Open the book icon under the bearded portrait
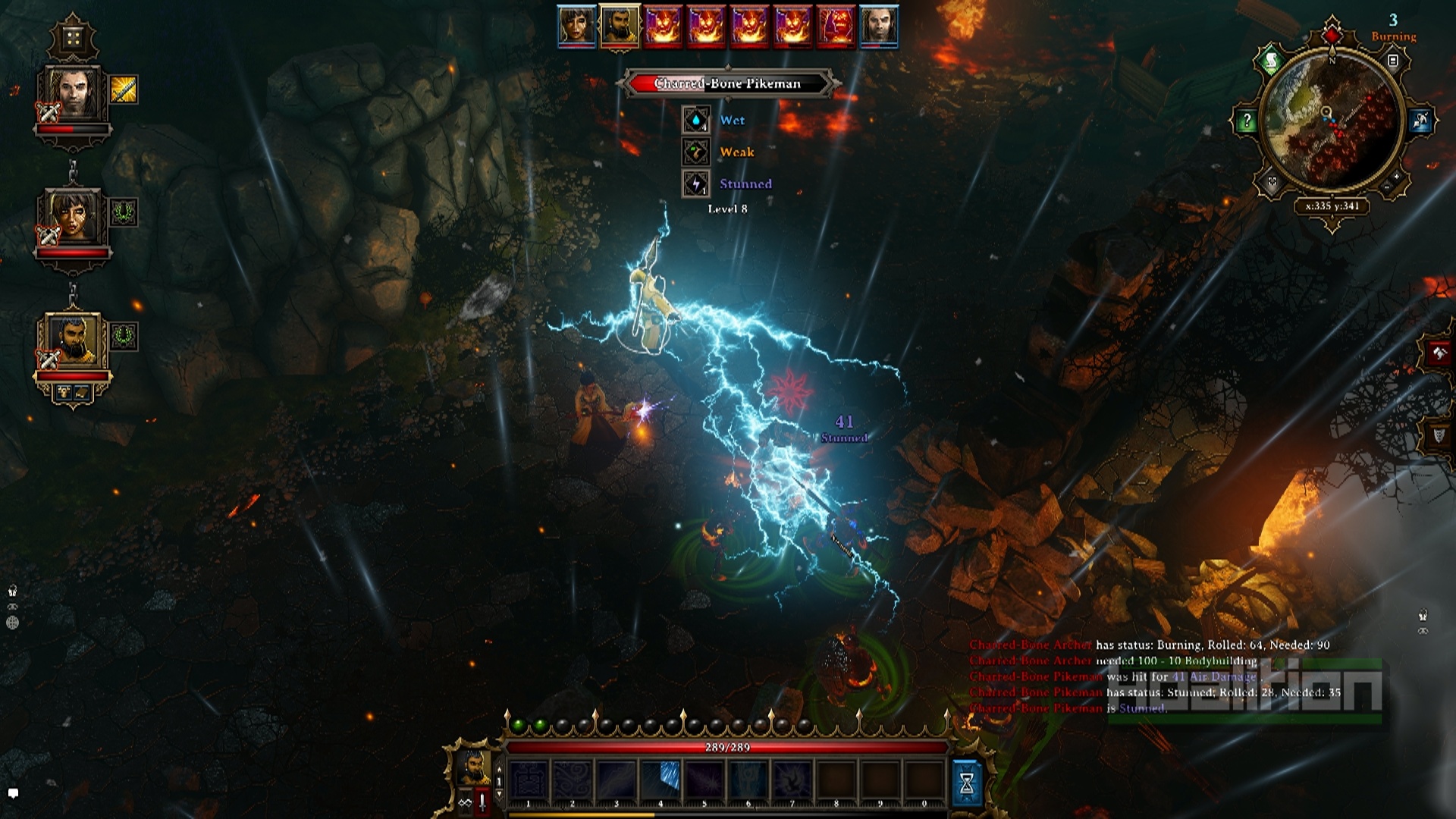Viewport: 1456px width, 819px height. [x=82, y=392]
